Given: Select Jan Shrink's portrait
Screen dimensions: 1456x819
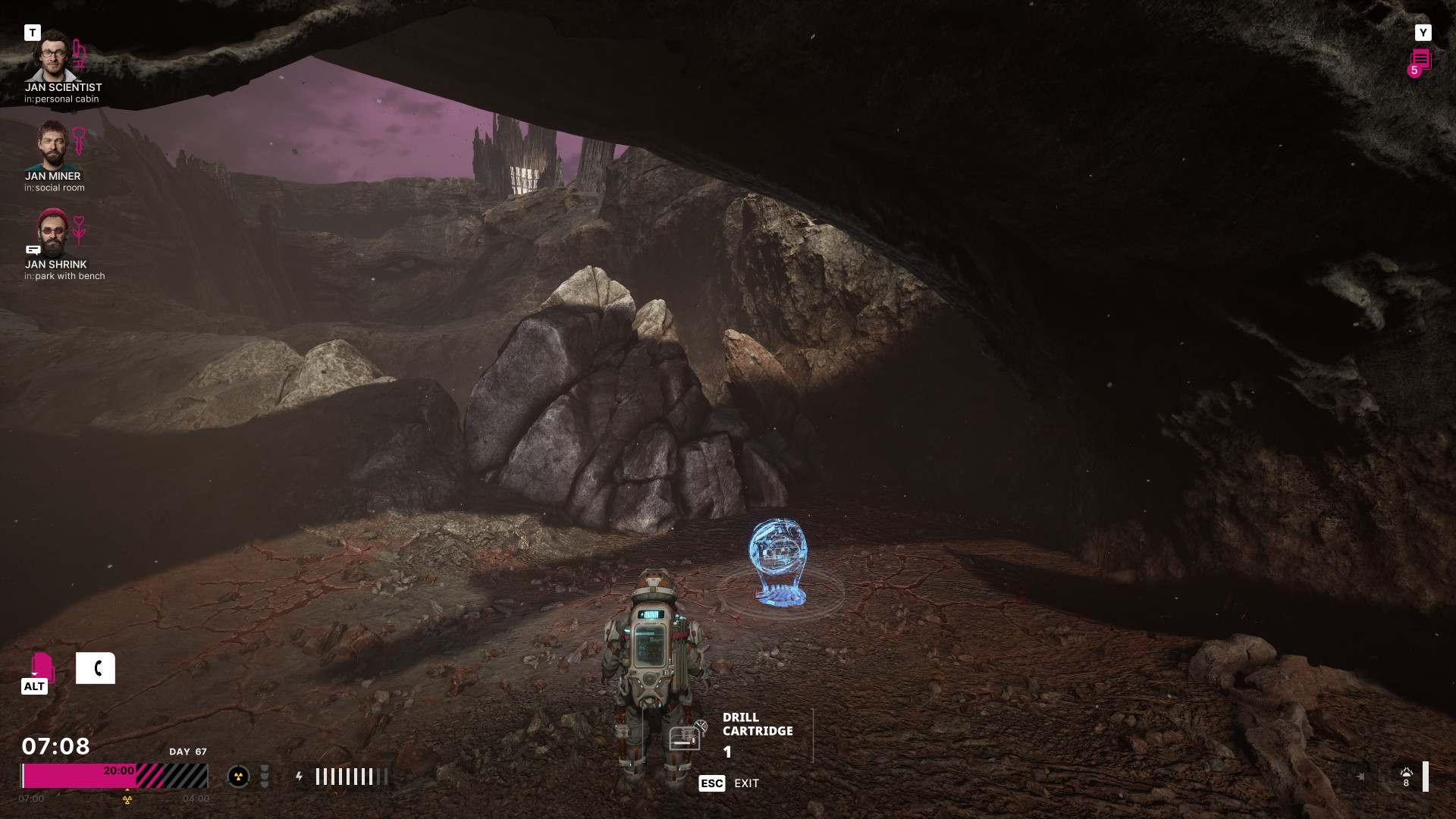Looking at the screenshot, I should click(52, 234).
